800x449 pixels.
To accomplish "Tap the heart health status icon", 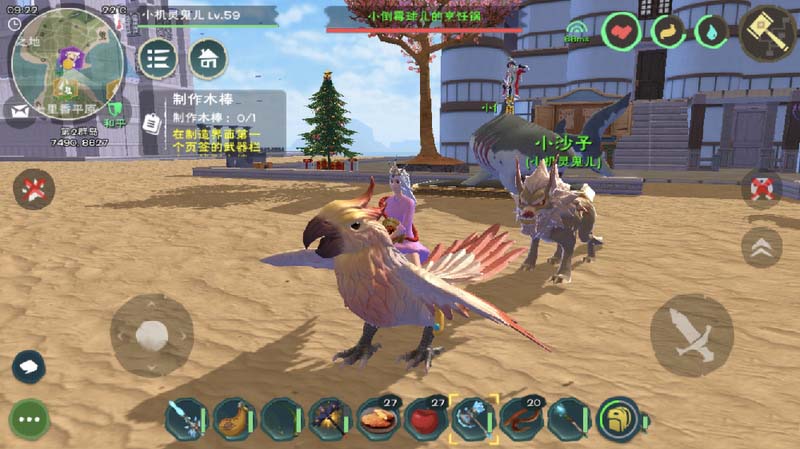I will (x=622, y=32).
